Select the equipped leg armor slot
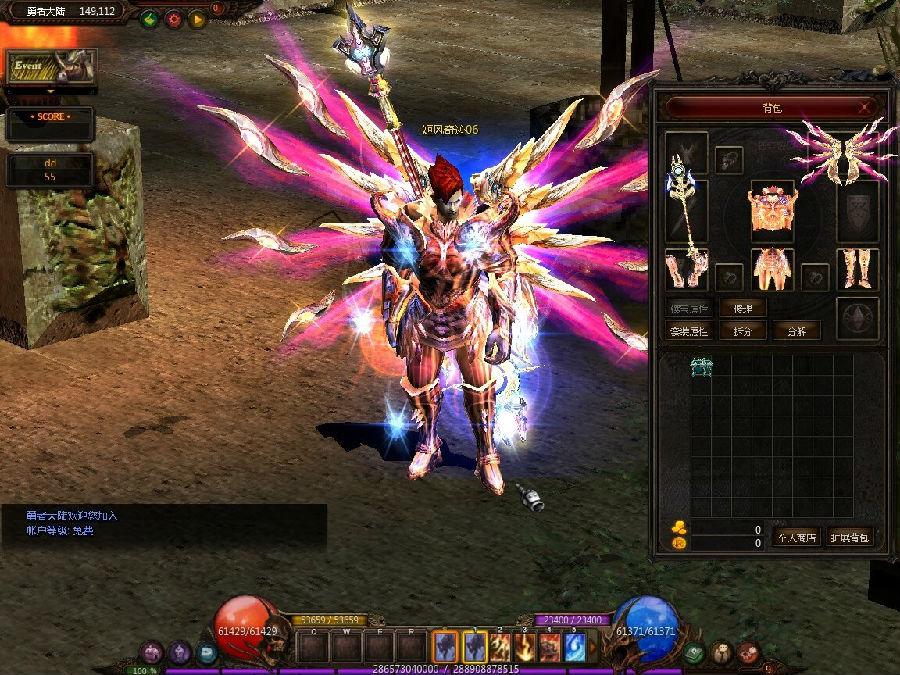 click(772, 268)
